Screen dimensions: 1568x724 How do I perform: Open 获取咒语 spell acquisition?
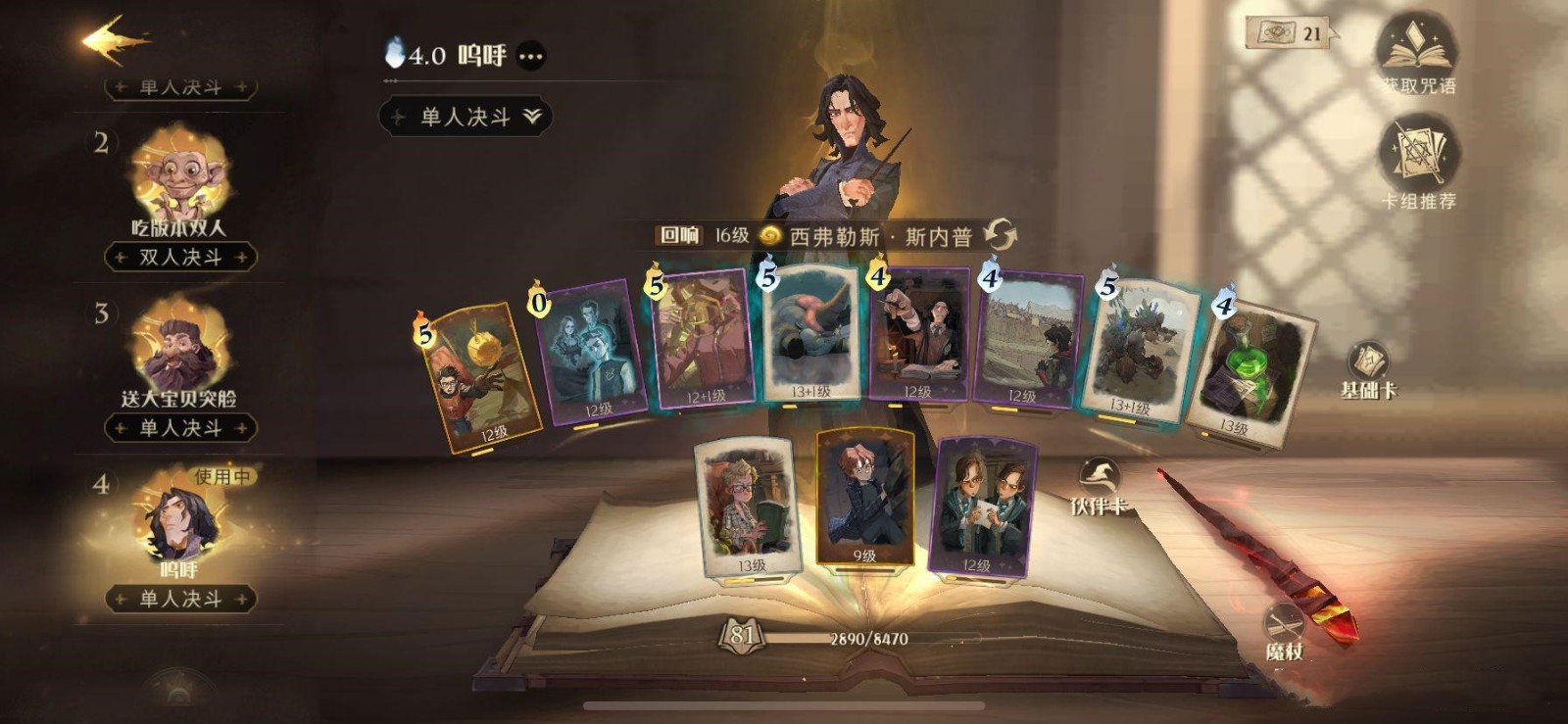tap(1418, 54)
